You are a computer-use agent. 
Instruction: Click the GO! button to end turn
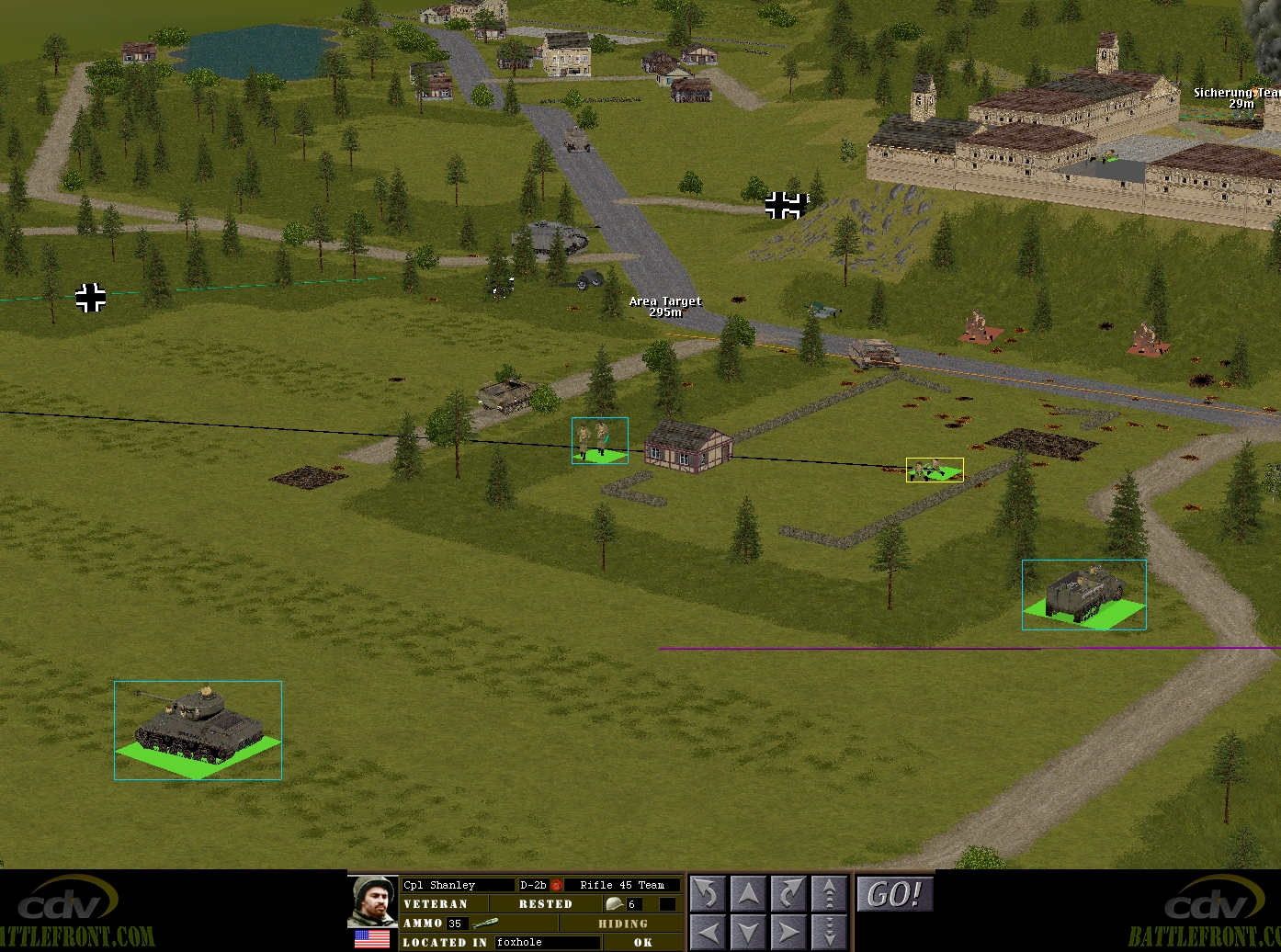pyautogui.click(x=893, y=894)
